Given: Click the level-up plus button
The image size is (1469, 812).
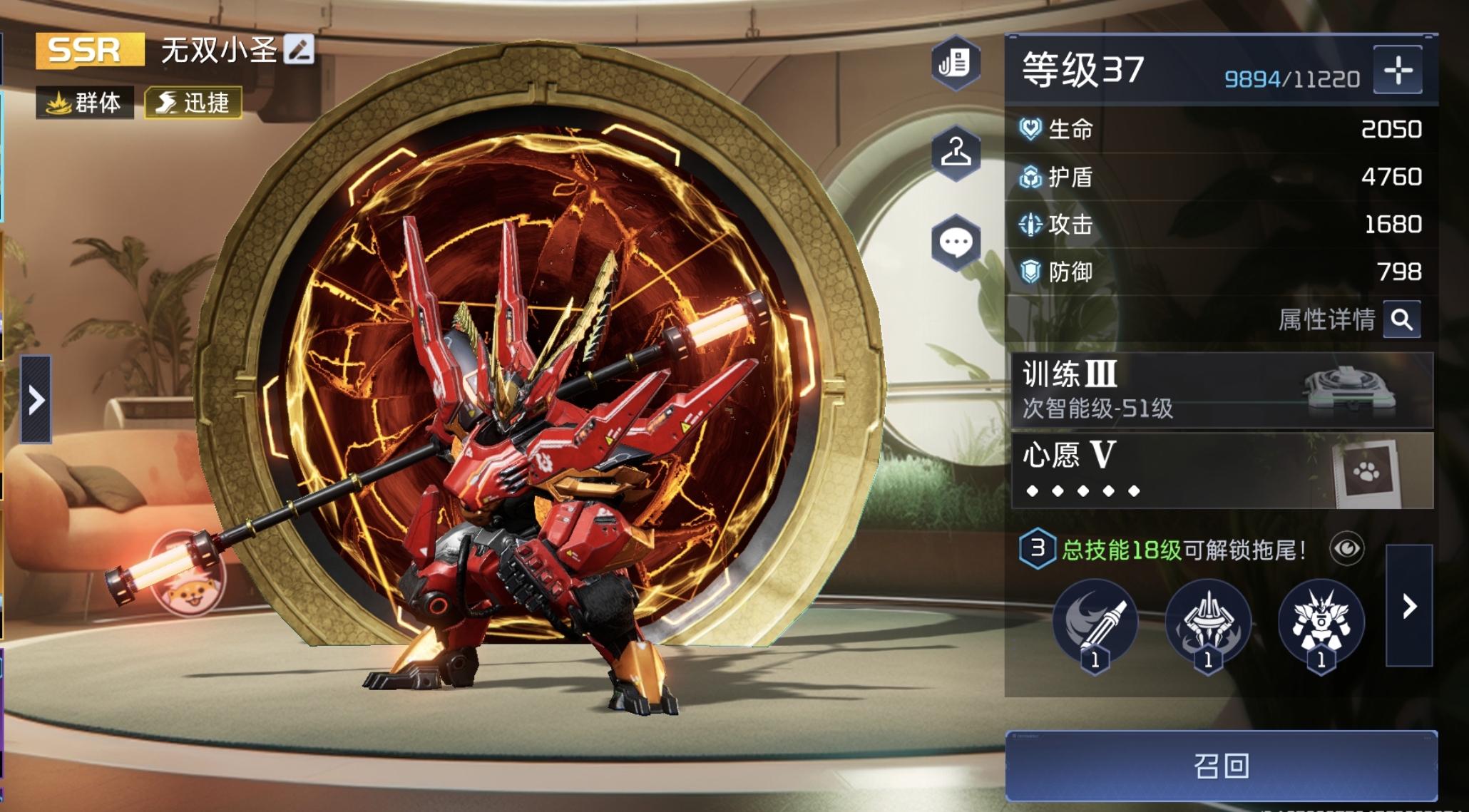Looking at the screenshot, I should tap(1398, 71).
